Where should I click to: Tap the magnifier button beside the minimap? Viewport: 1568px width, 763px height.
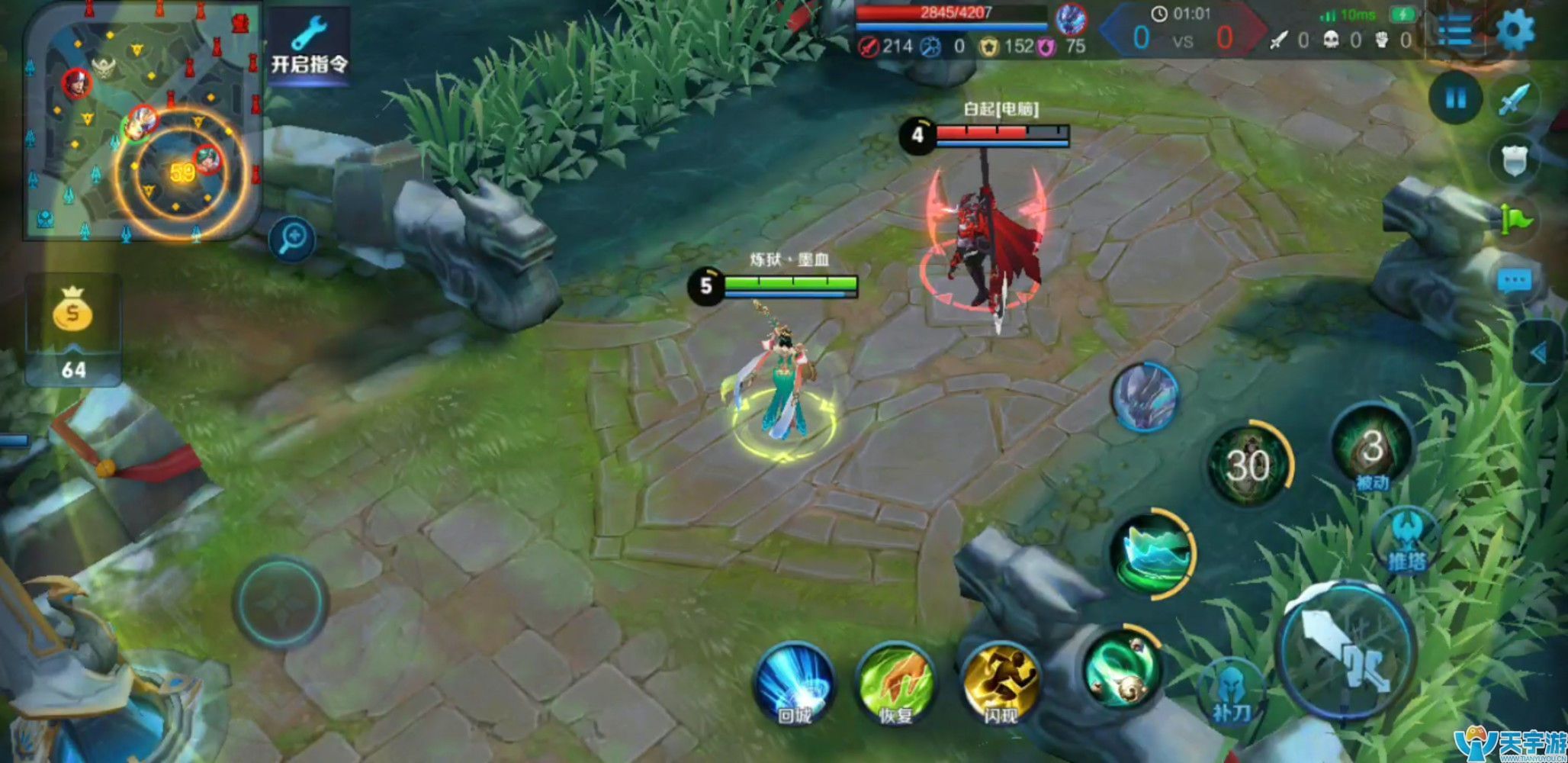[292, 240]
